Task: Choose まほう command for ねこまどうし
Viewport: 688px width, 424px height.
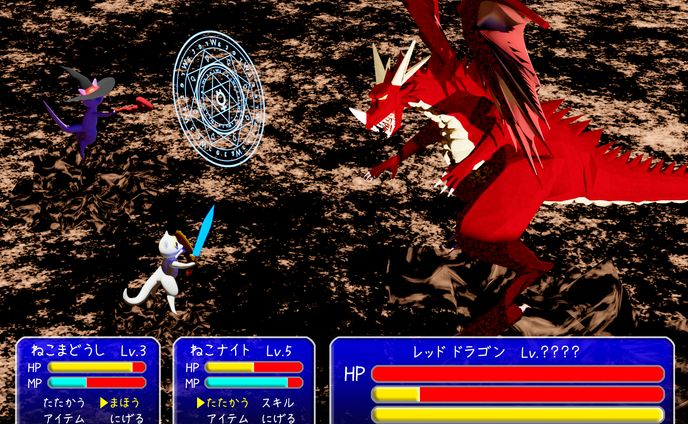Action: point(126,402)
